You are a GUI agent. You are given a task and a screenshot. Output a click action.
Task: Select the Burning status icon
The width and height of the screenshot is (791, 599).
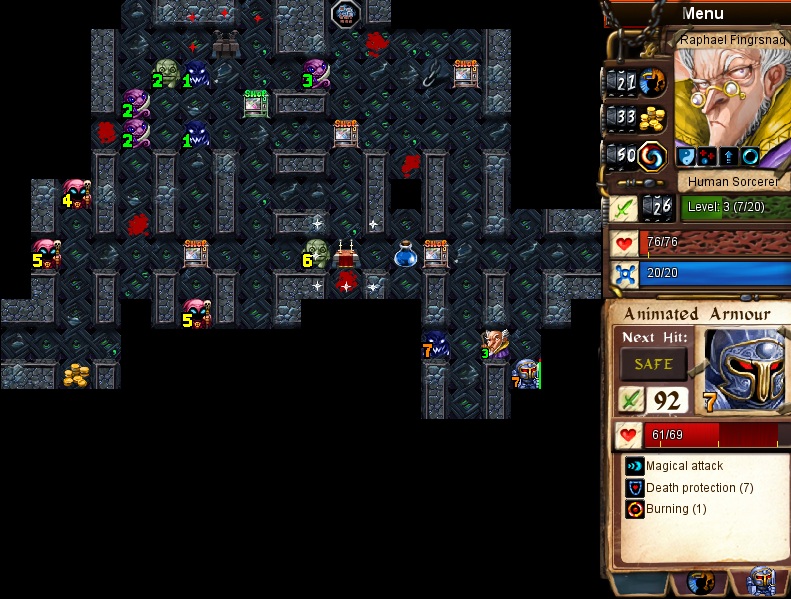(634, 509)
